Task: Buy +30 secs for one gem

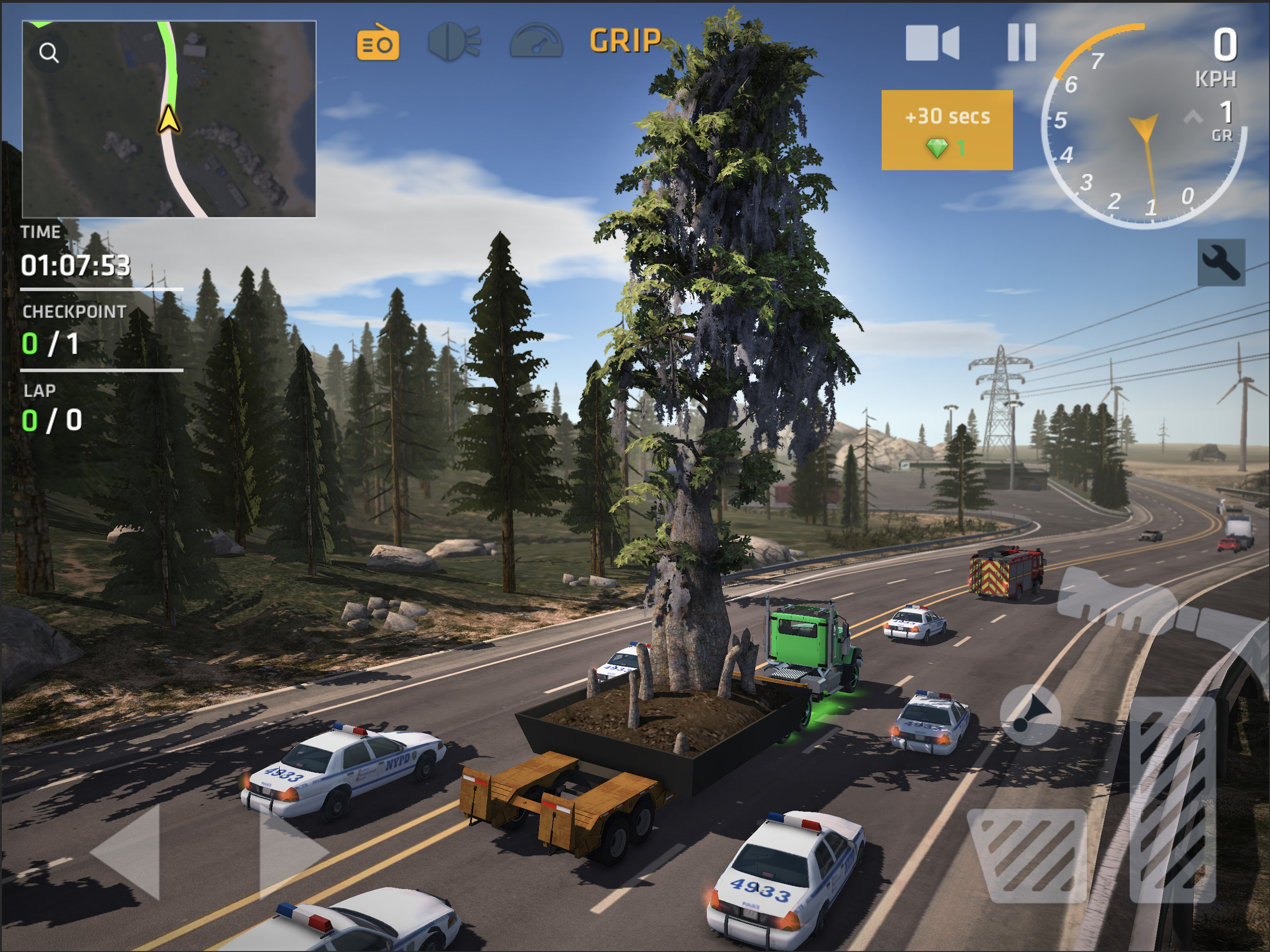Action: (x=947, y=130)
